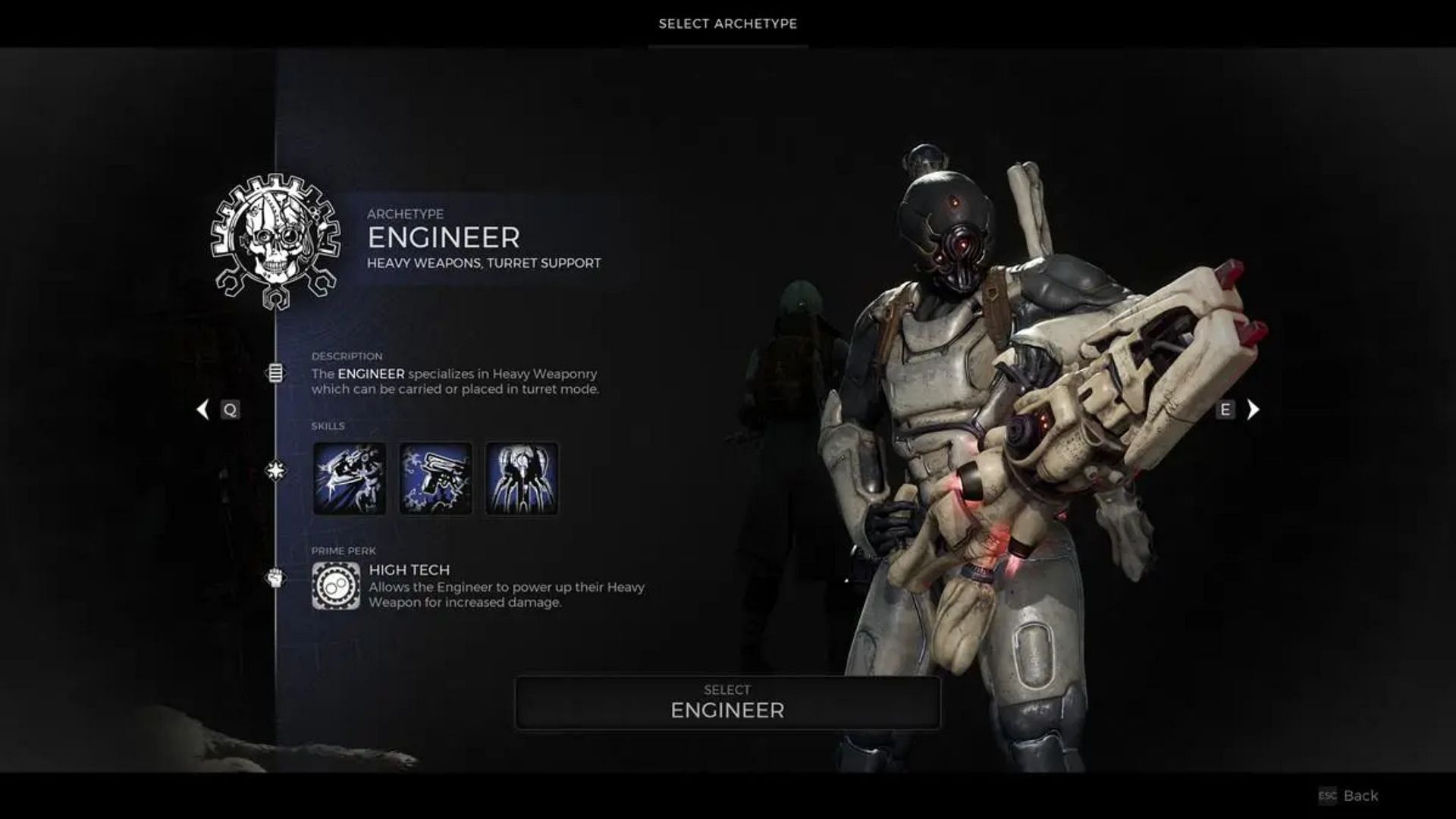Jump to the Skills section marker

tap(275, 471)
